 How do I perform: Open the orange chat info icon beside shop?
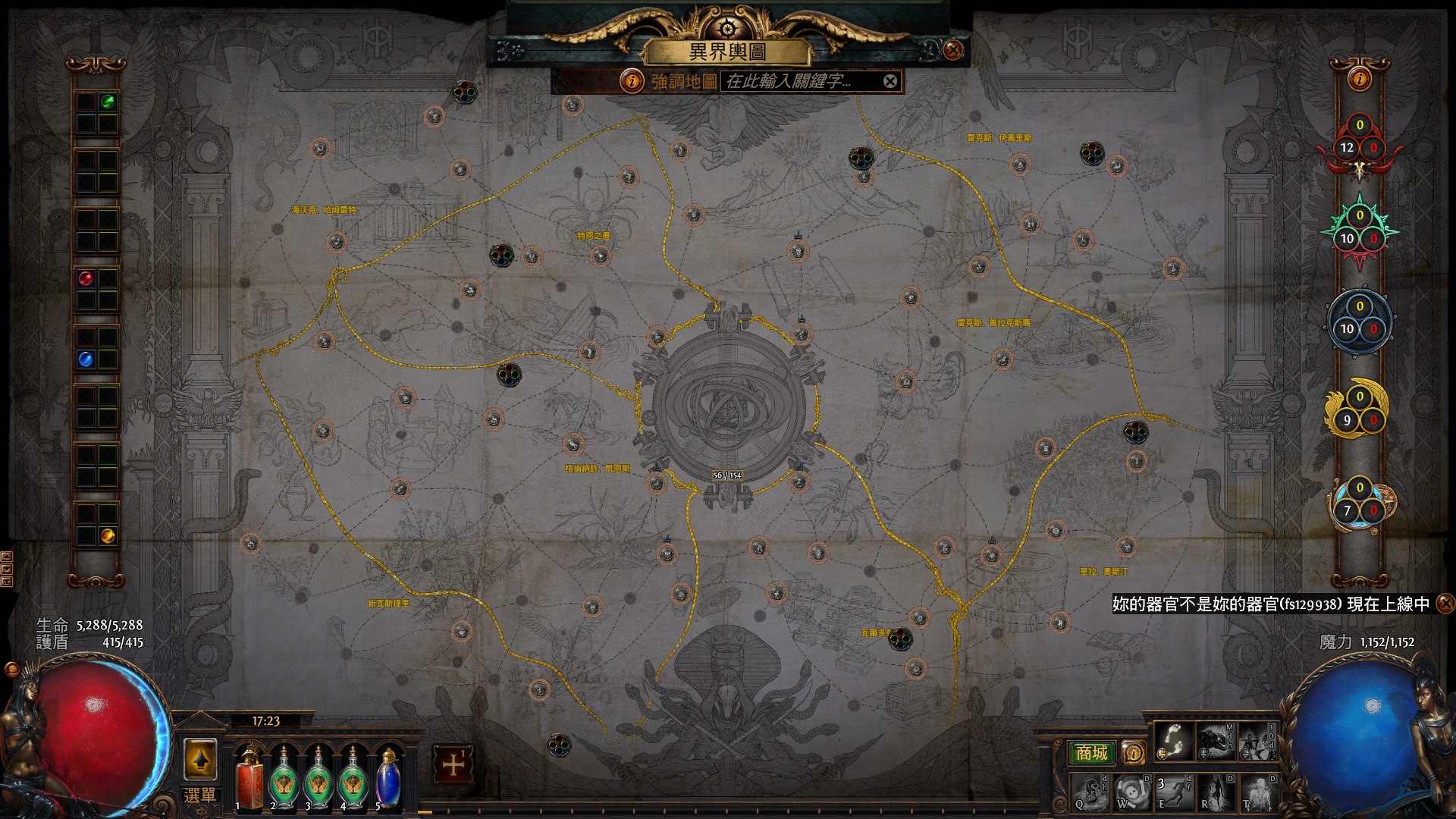1133,752
